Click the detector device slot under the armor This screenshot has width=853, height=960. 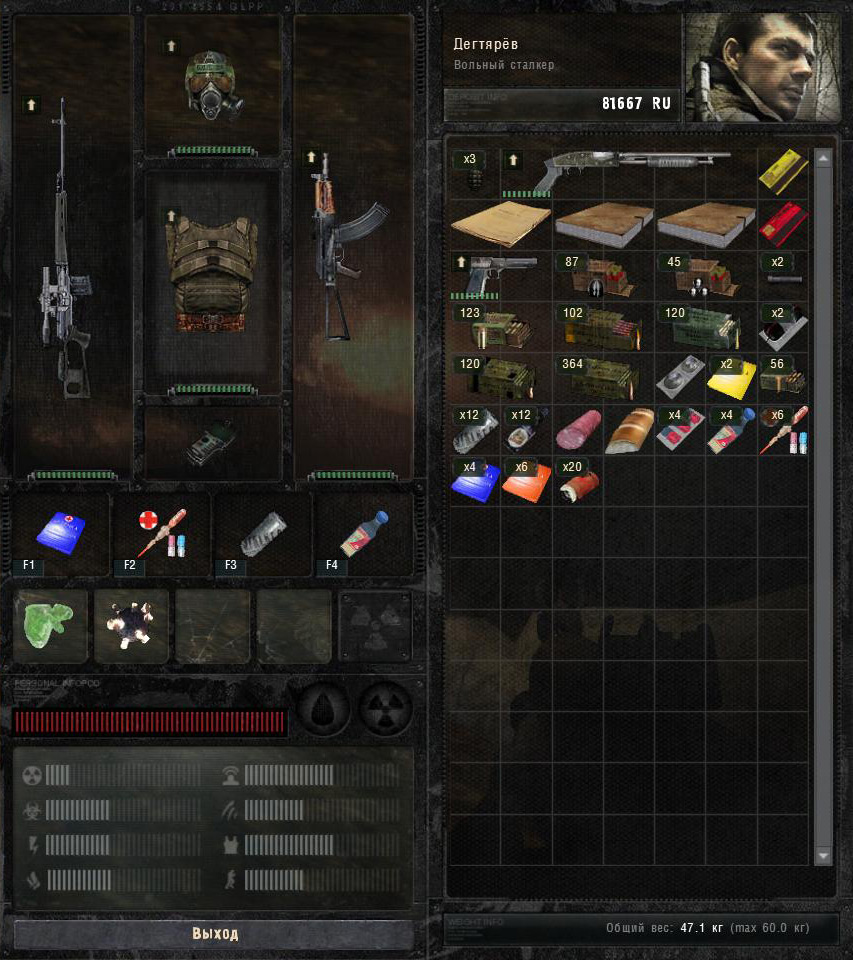coord(212,441)
